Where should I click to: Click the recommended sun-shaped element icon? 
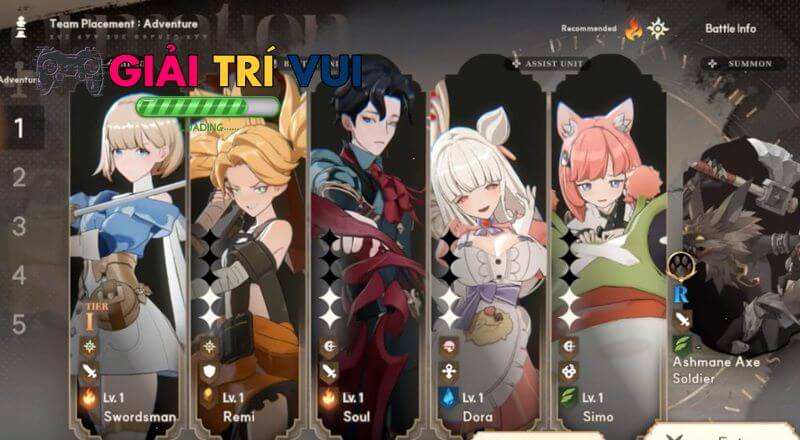657,29
